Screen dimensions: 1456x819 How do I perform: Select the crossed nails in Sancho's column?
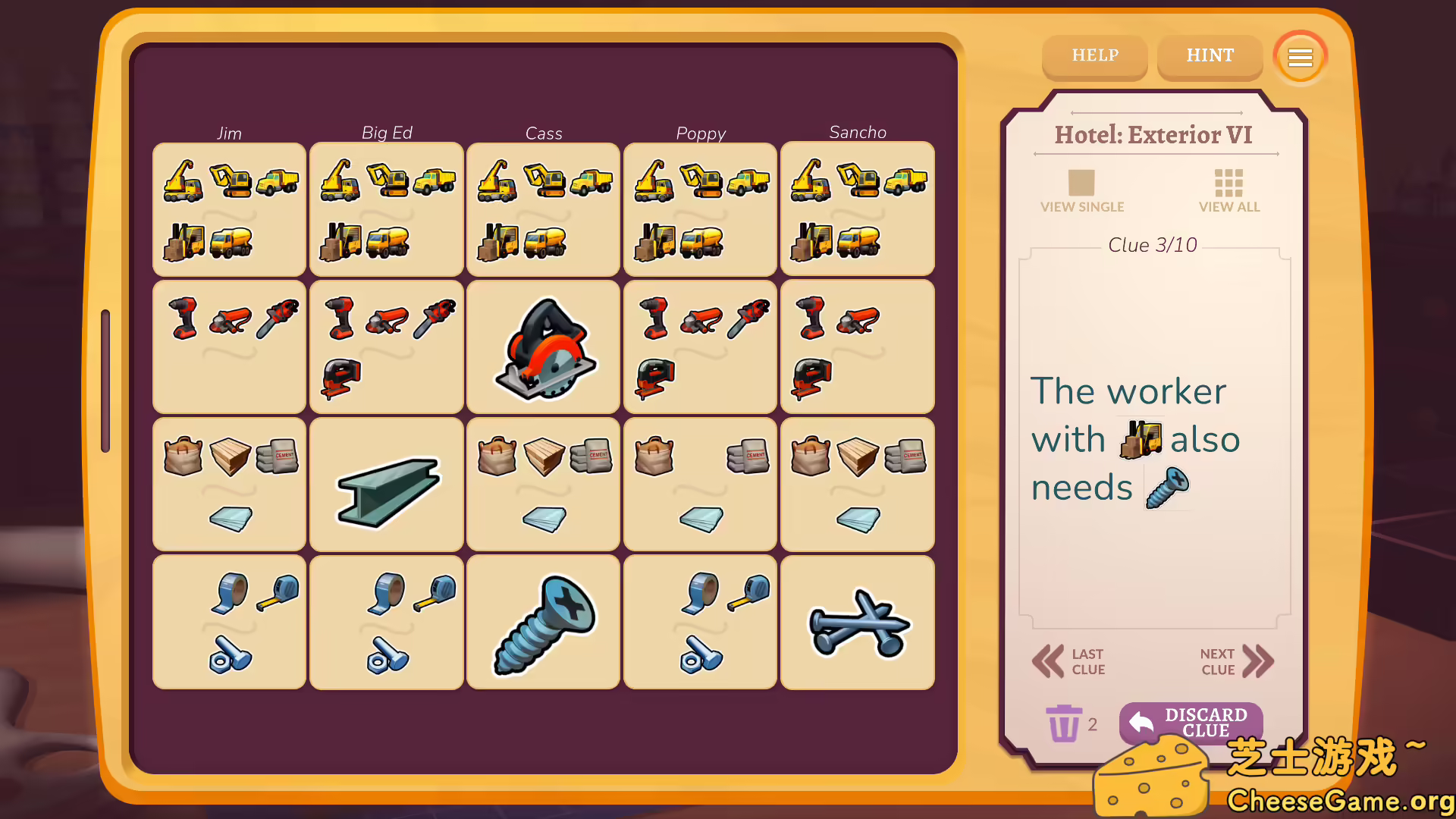pos(858,622)
